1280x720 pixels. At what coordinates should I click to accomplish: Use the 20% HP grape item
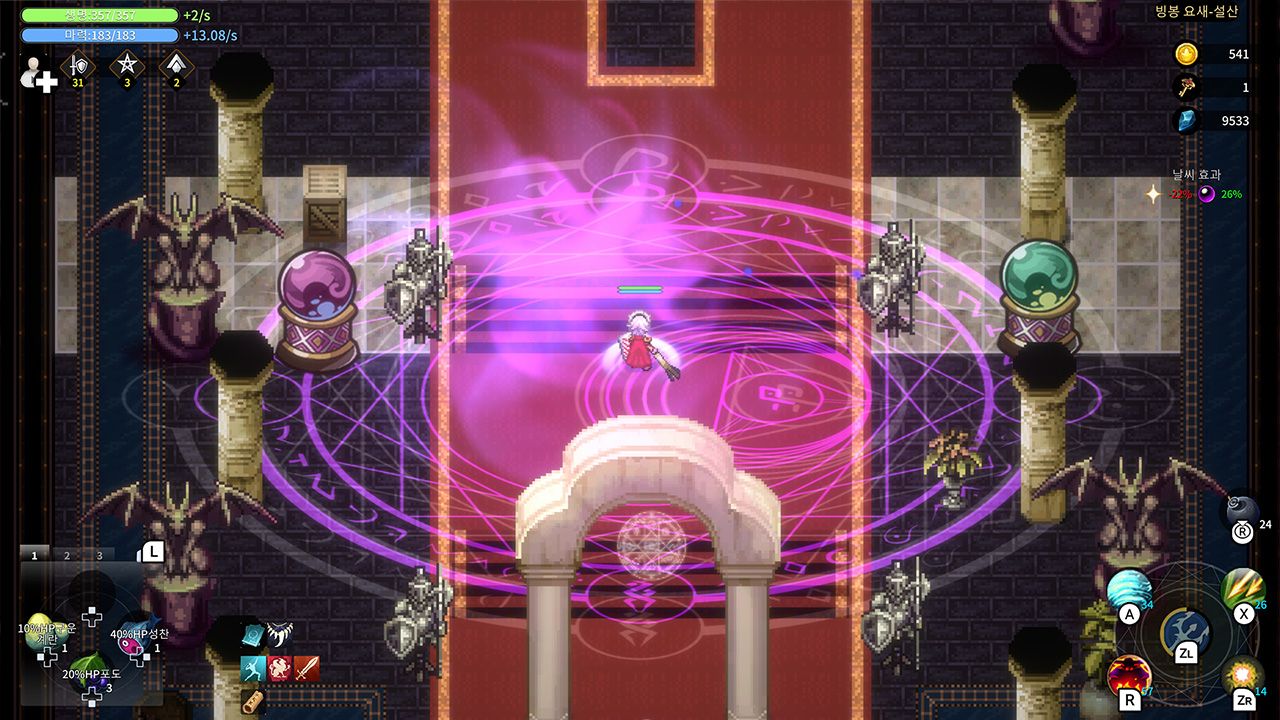(89, 668)
